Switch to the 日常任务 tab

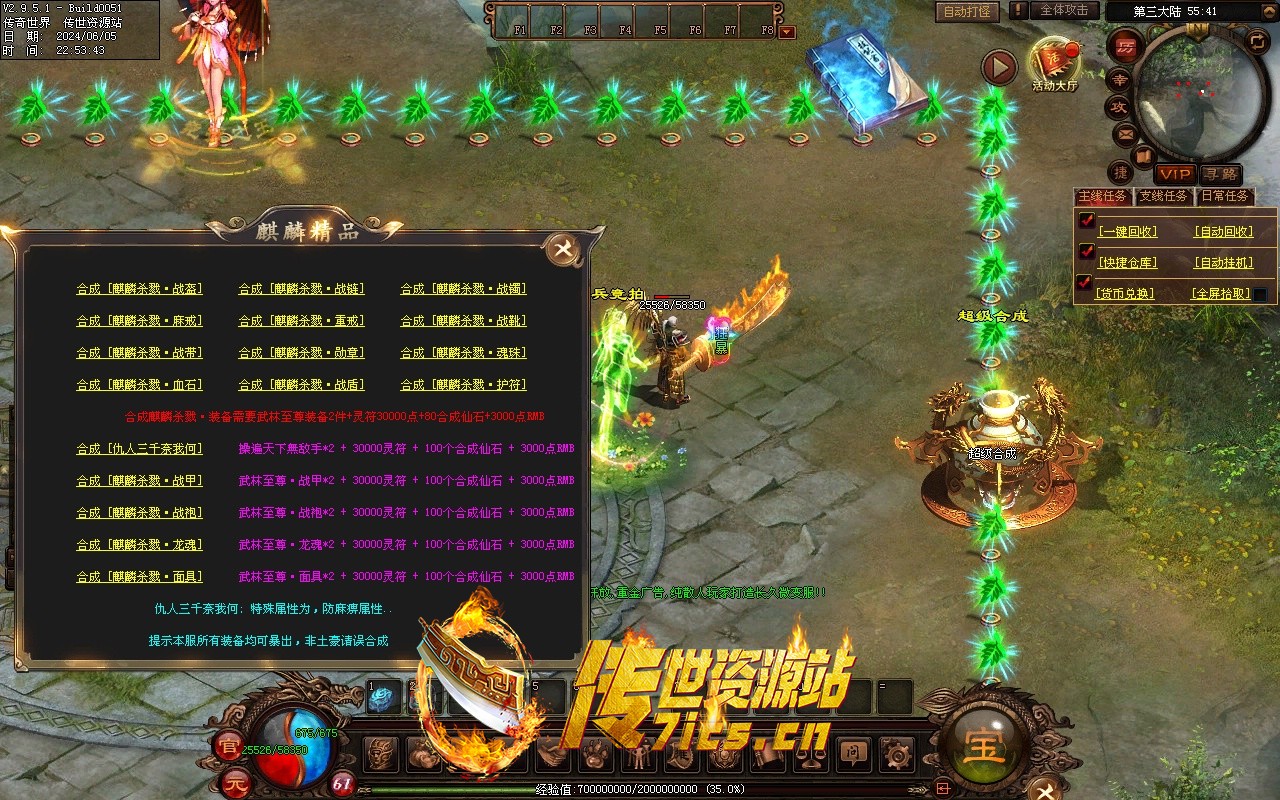click(1224, 196)
